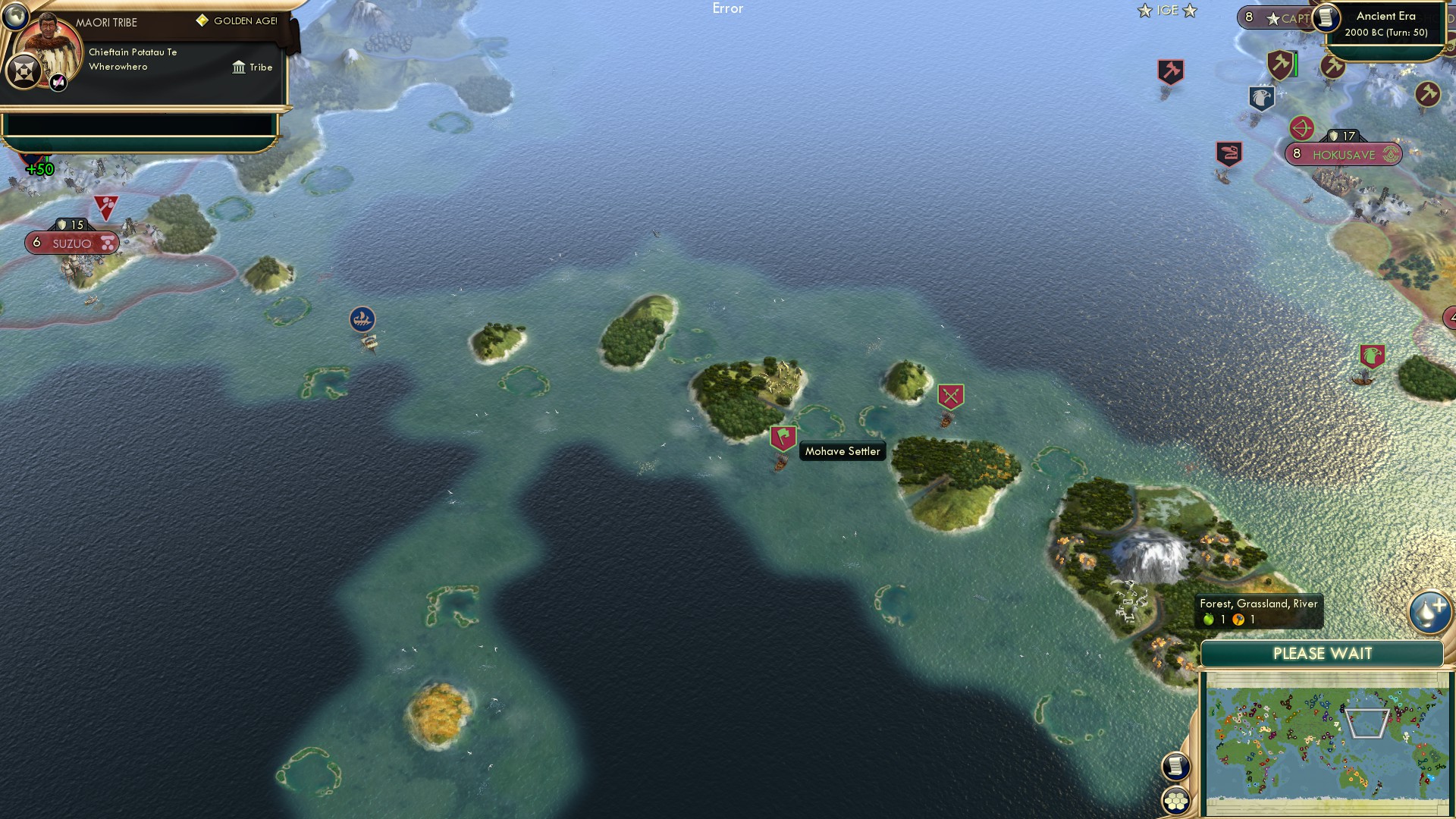Viewport: 1456px width, 819px height.
Task: Open the notifications scroll icon beside the minimap
Action: (1176, 767)
